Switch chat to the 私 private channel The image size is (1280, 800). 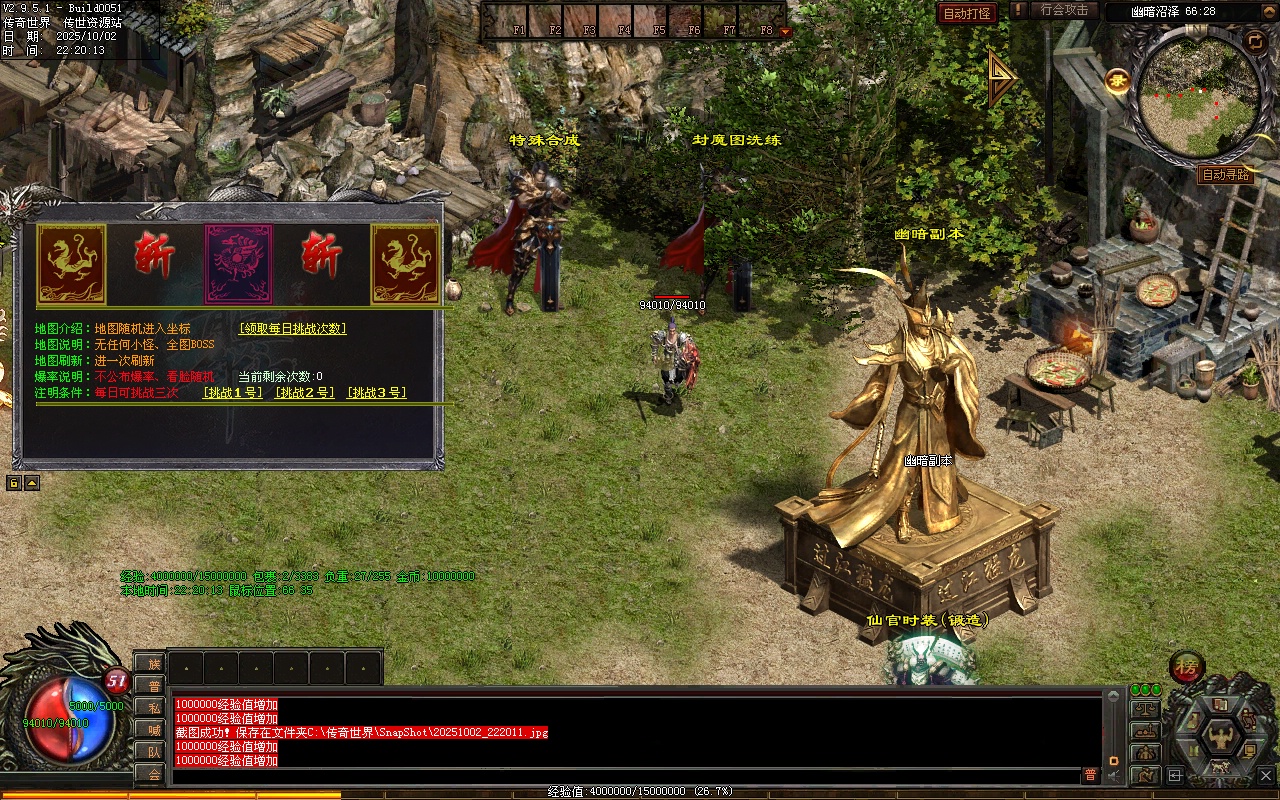153,708
